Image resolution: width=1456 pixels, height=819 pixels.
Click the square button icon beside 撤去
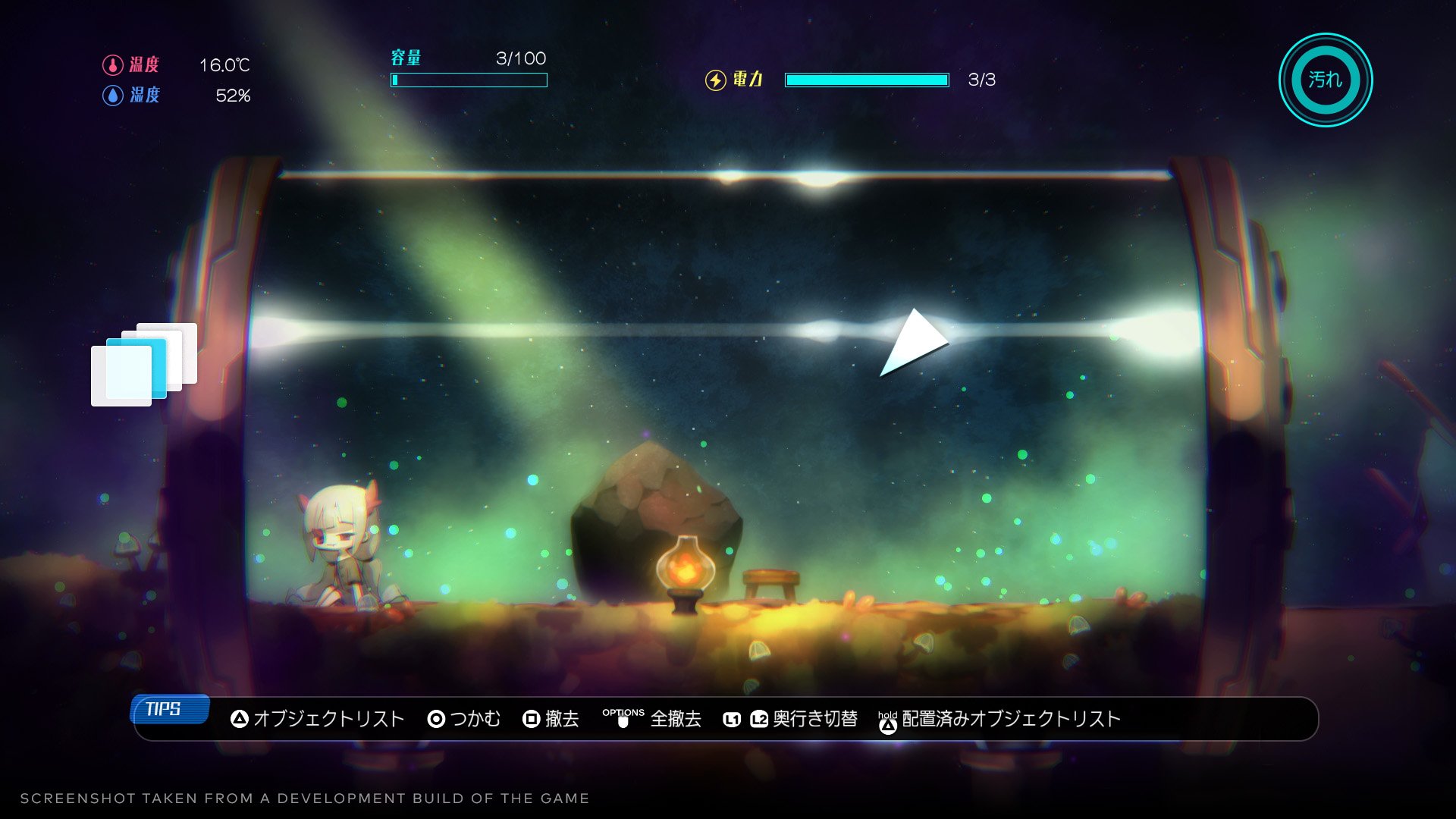[x=531, y=719]
